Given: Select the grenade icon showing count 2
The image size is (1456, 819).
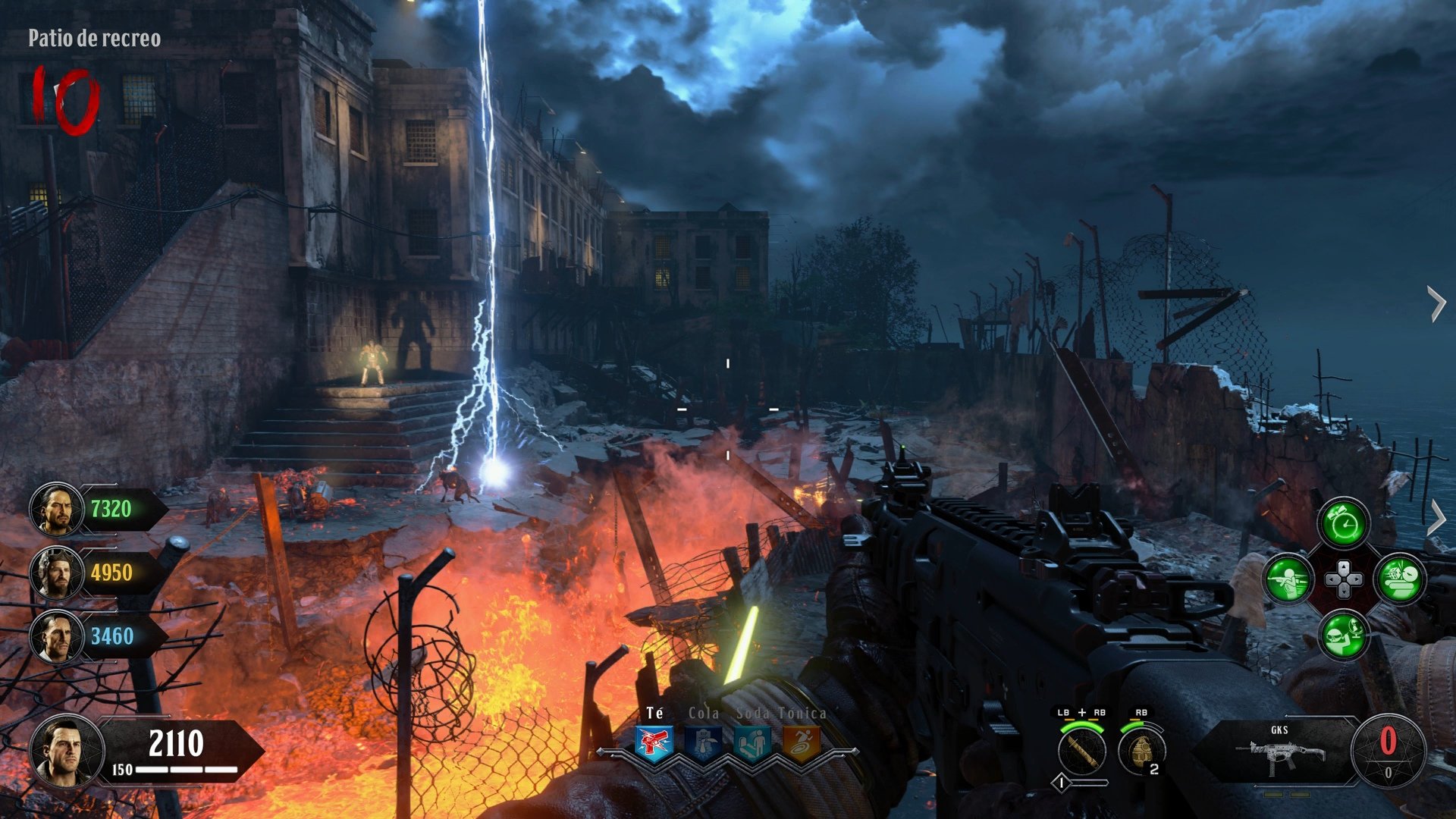Looking at the screenshot, I should [x=1141, y=751].
